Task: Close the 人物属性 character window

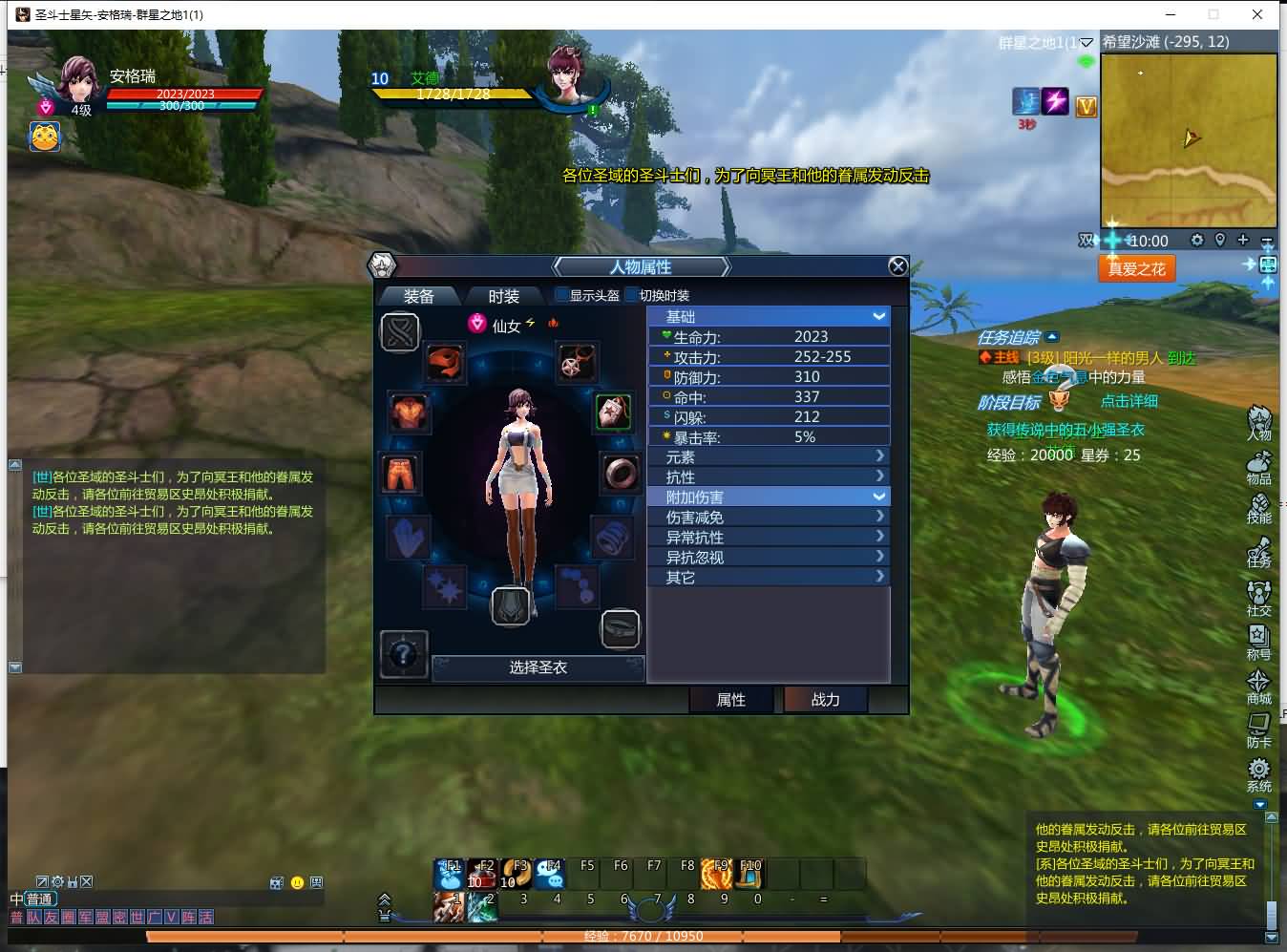Action: click(x=897, y=266)
